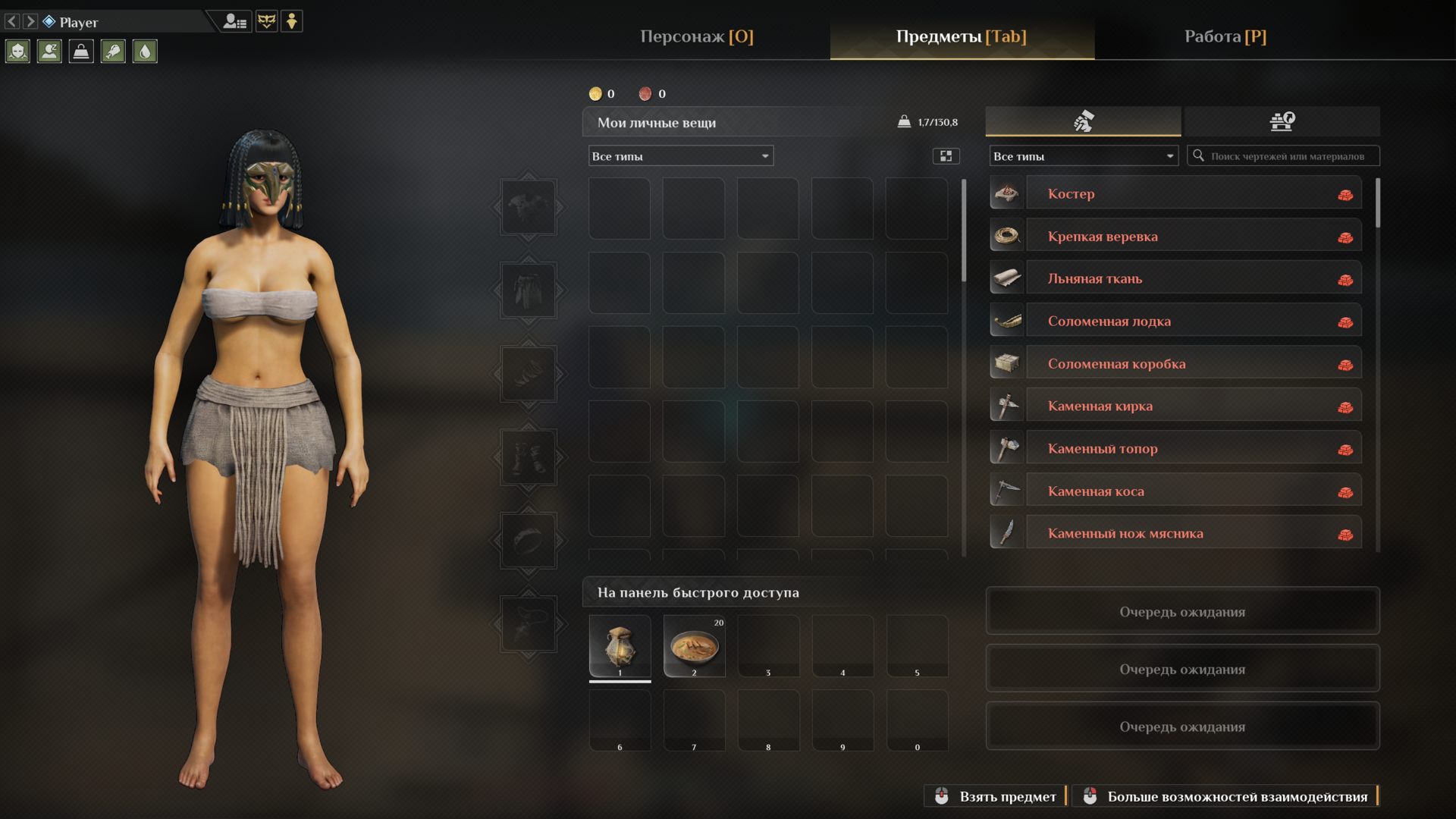Screen dimensions: 1456x819
Task: Pick the Каменная коса recipe
Action: pos(1193,491)
